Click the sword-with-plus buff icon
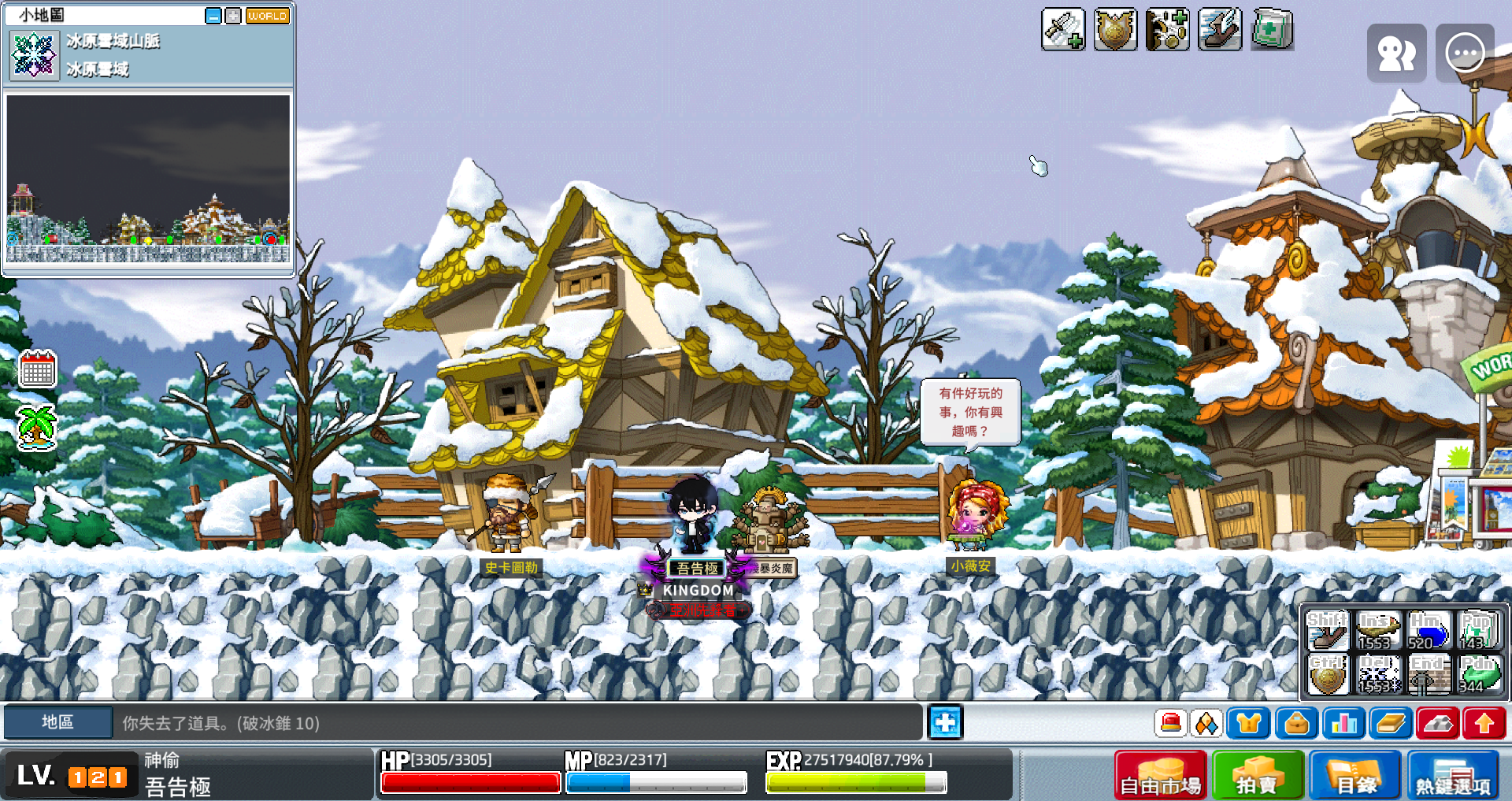This screenshot has width=1512, height=801. coord(1062,30)
